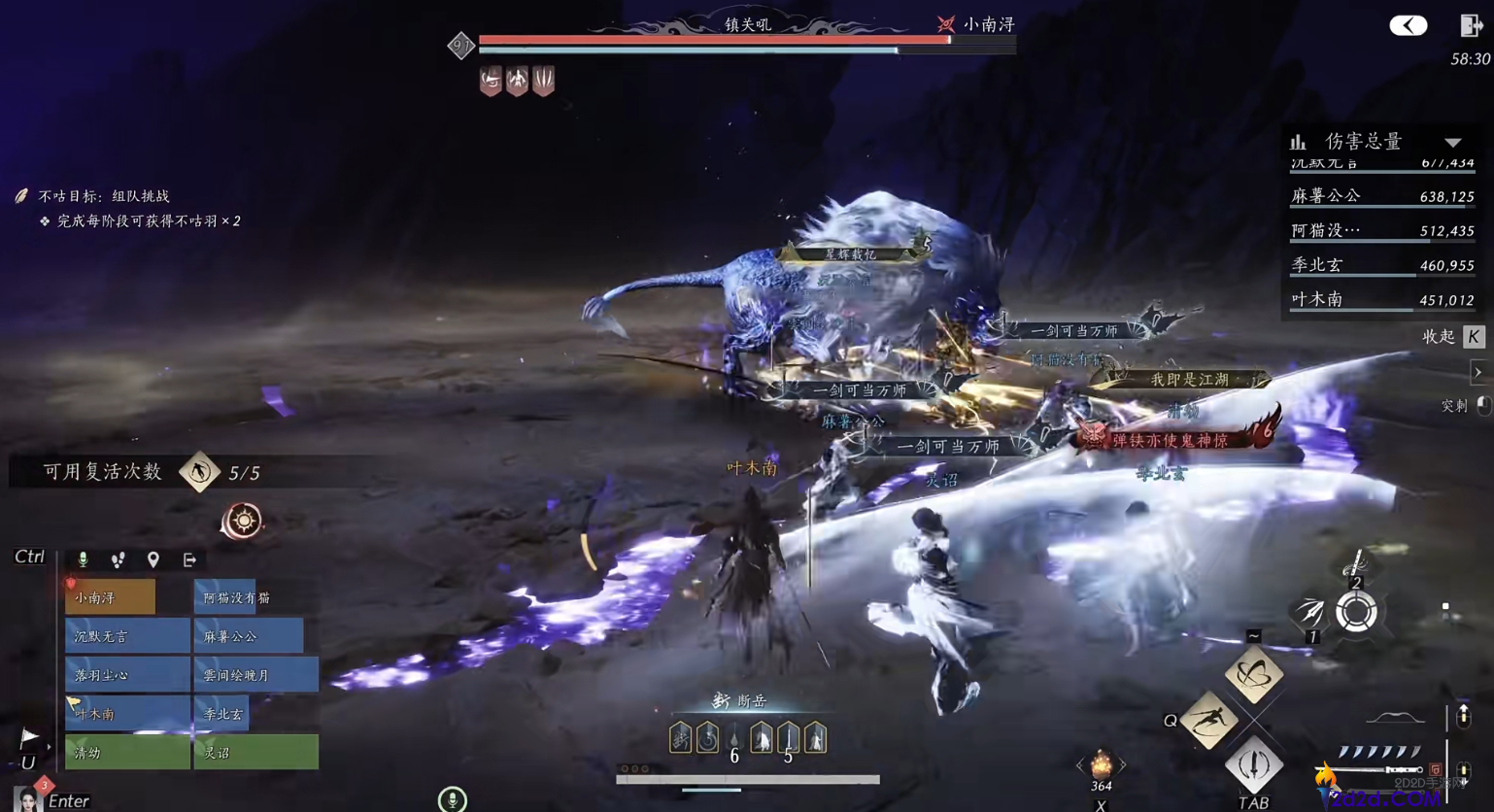Open the chat via character portrait

click(x=26, y=799)
